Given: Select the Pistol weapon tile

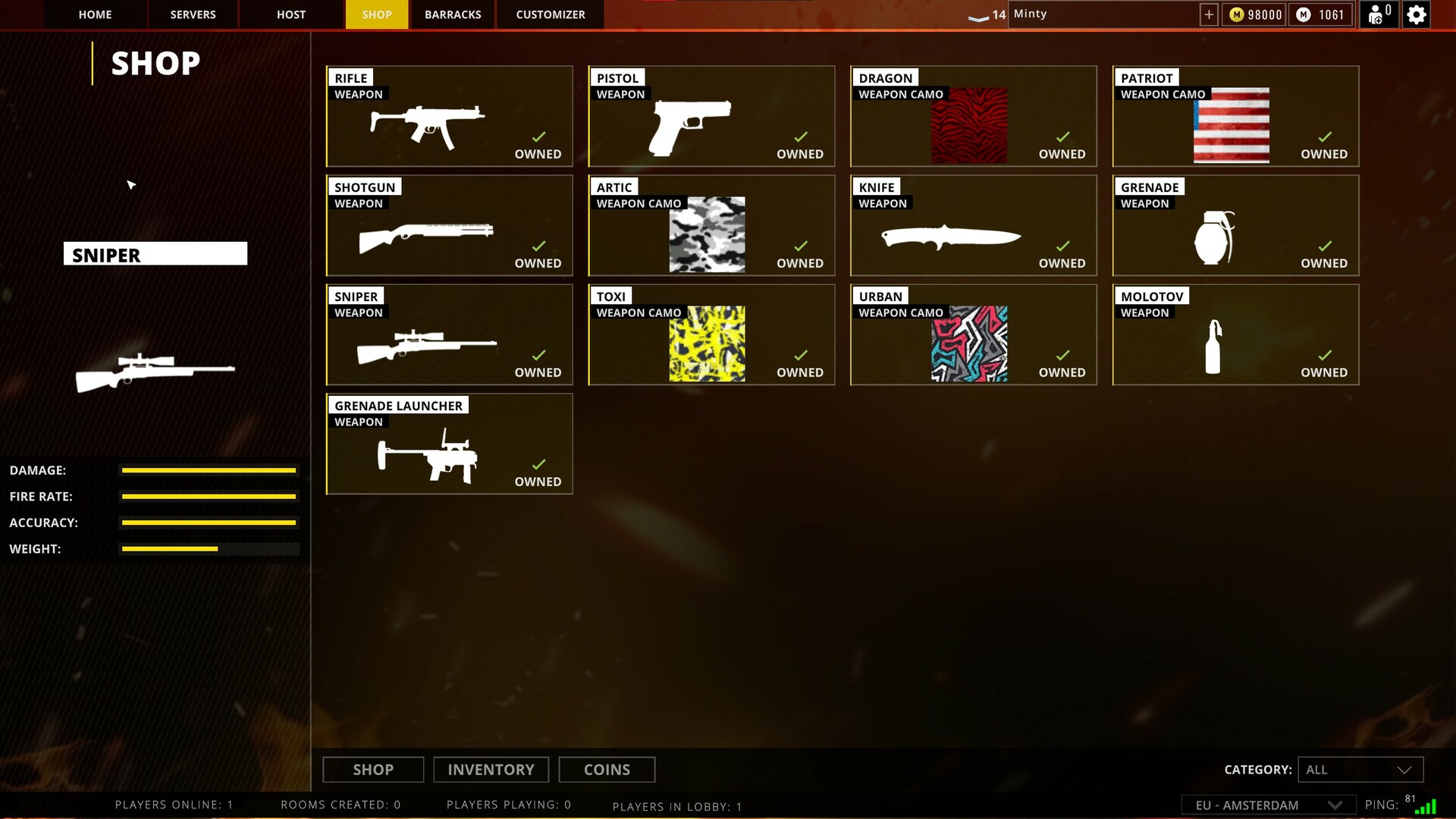Looking at the screenshot, I should [711, 115].
